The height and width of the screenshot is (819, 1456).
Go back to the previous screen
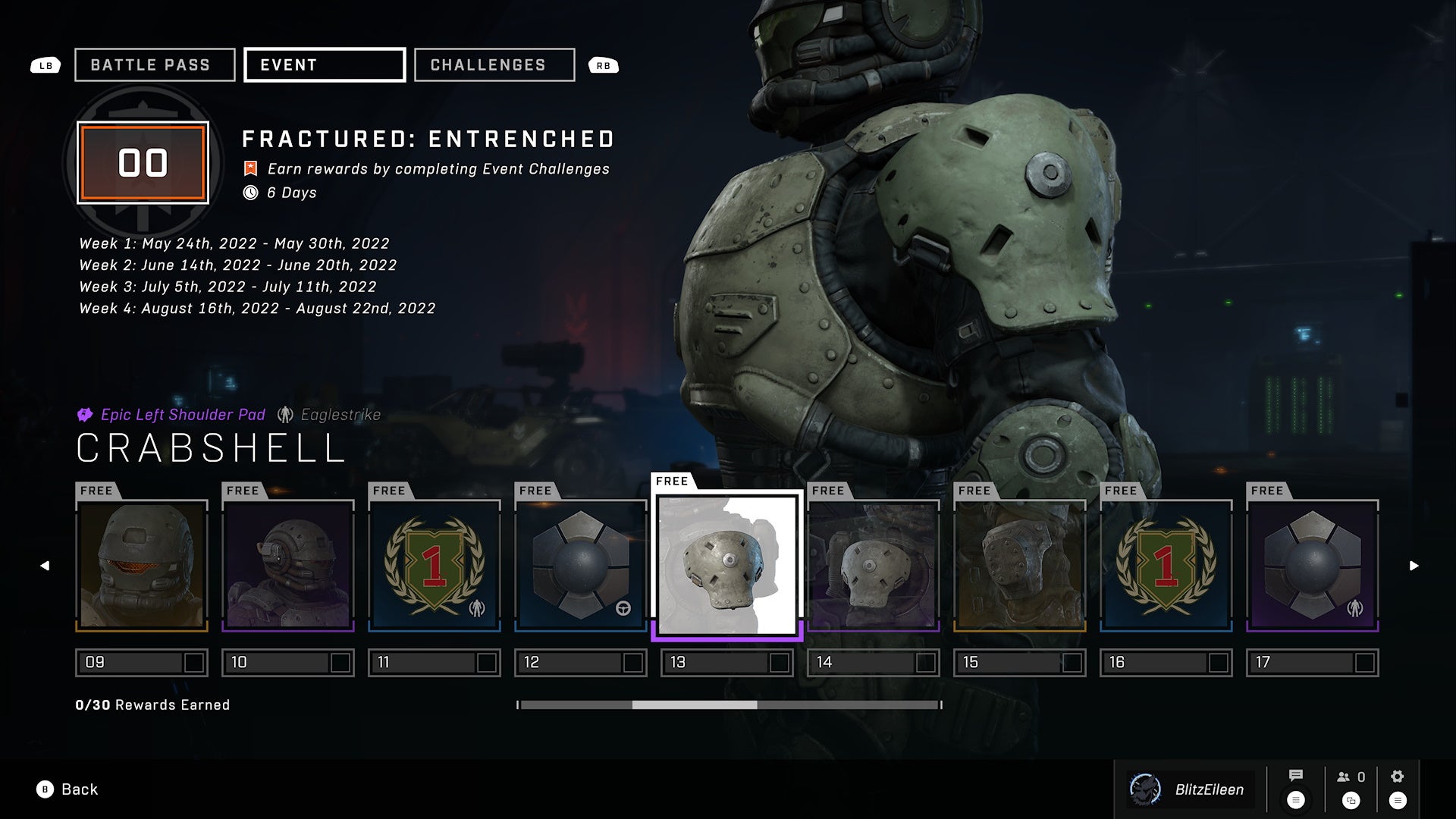pyautogui.click(x=67, y=789)
